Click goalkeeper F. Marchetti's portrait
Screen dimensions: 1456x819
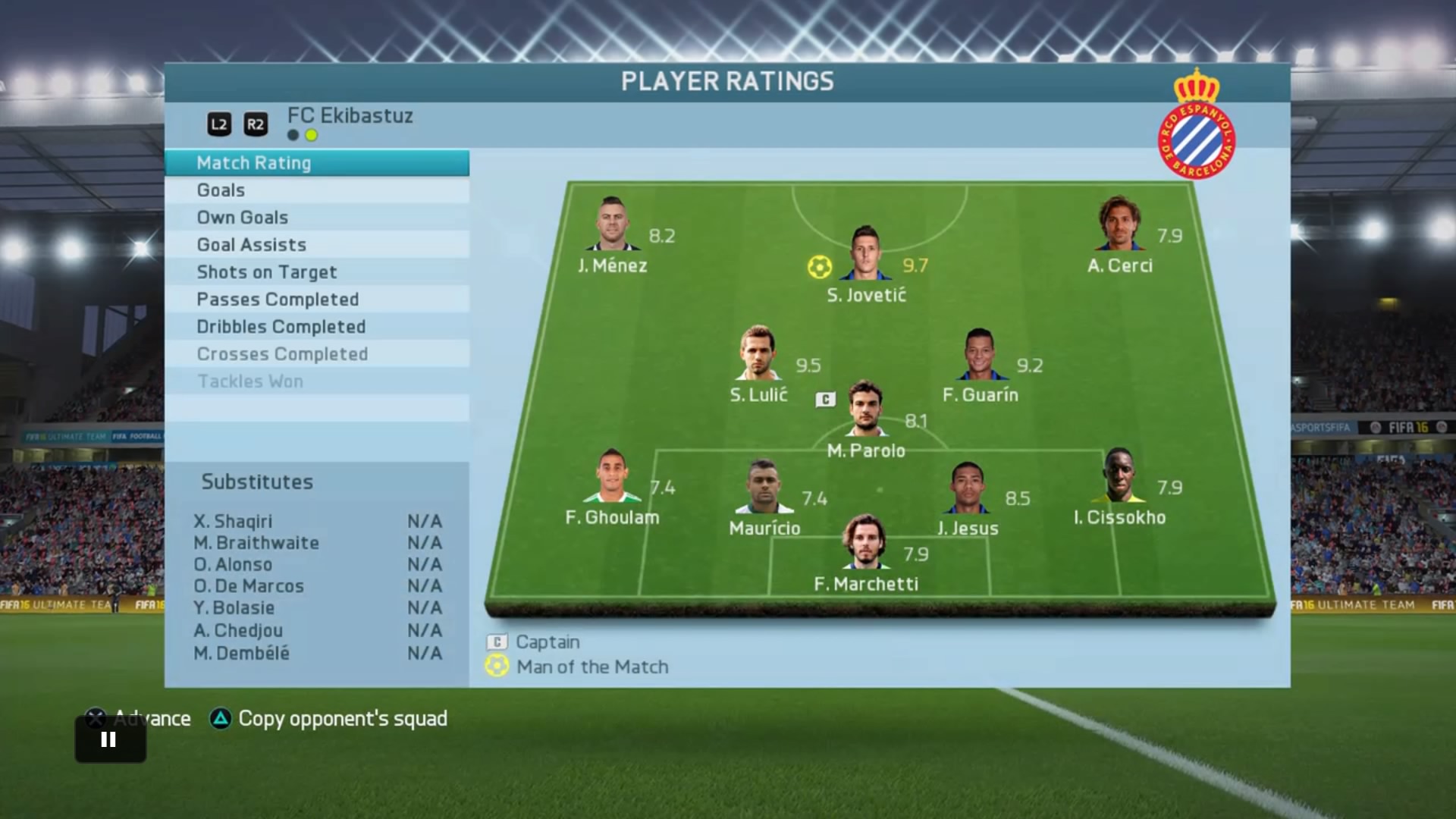[x=865, y=543]
